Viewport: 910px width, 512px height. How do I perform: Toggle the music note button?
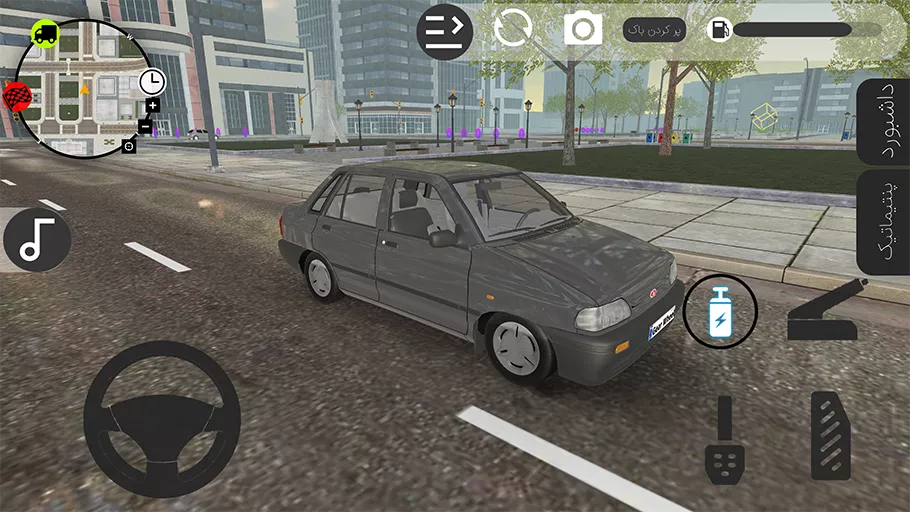(37, 240)
